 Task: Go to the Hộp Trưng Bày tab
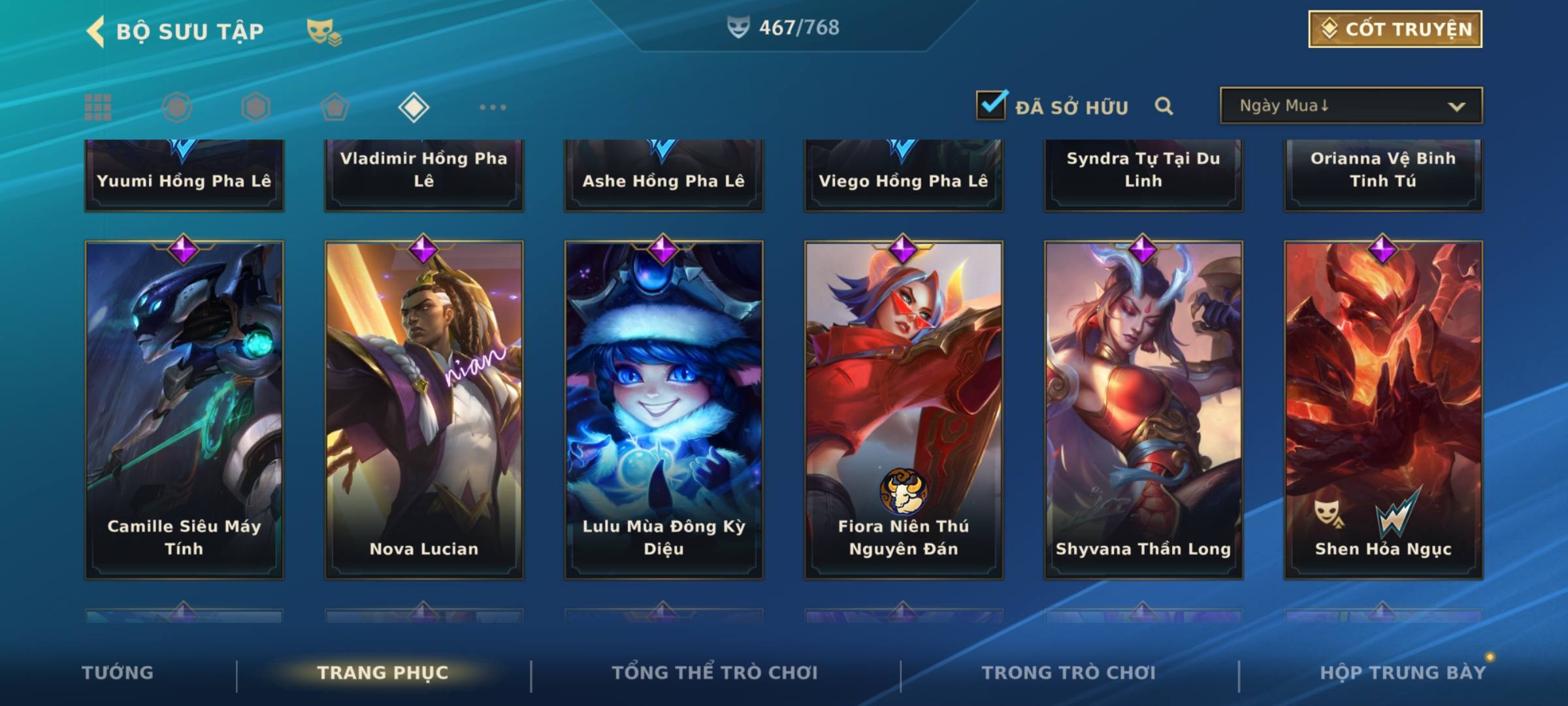pyautogui.click(x=1402, y=672)
